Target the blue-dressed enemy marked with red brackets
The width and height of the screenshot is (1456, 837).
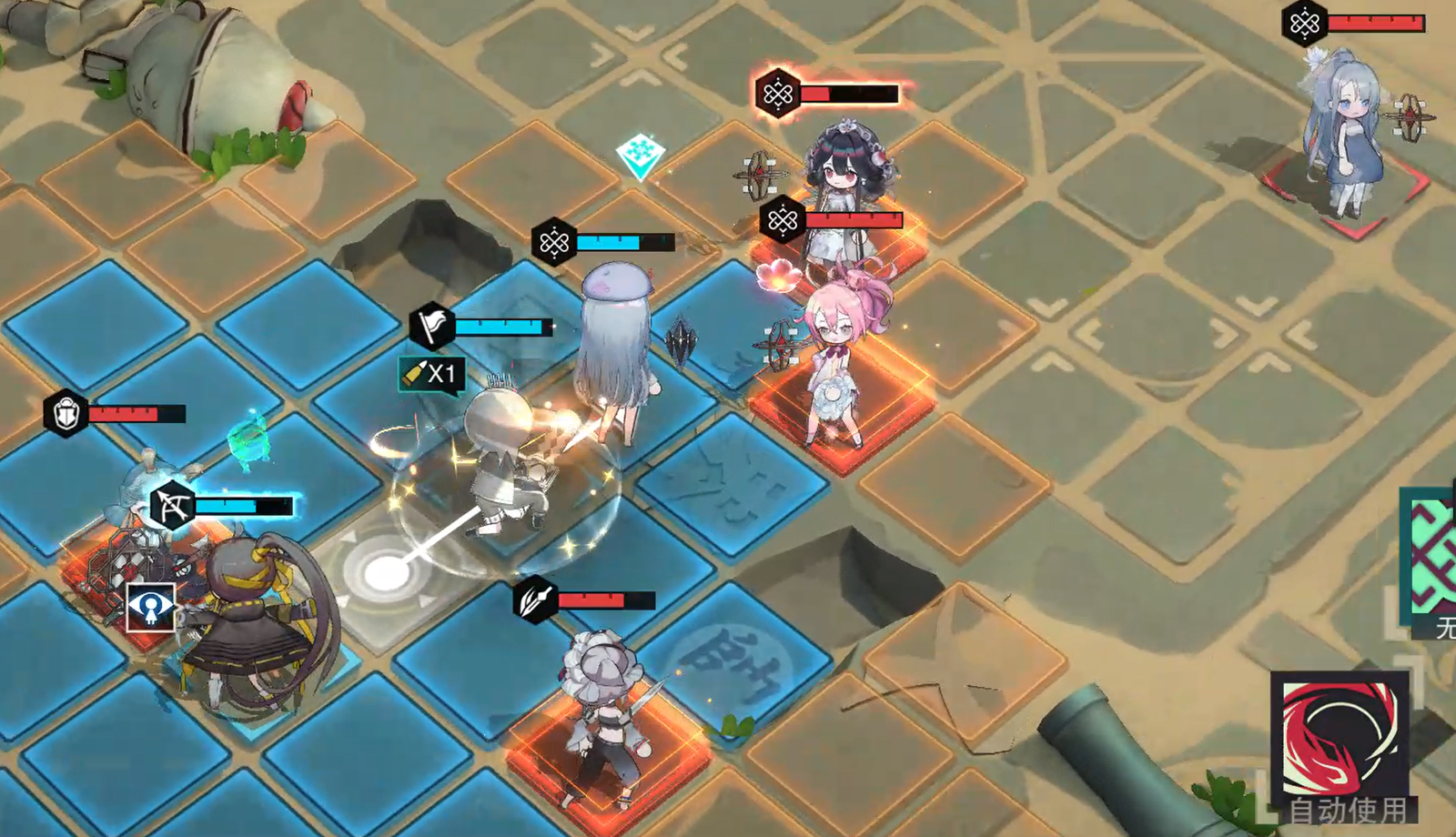tap(1344, 146)
